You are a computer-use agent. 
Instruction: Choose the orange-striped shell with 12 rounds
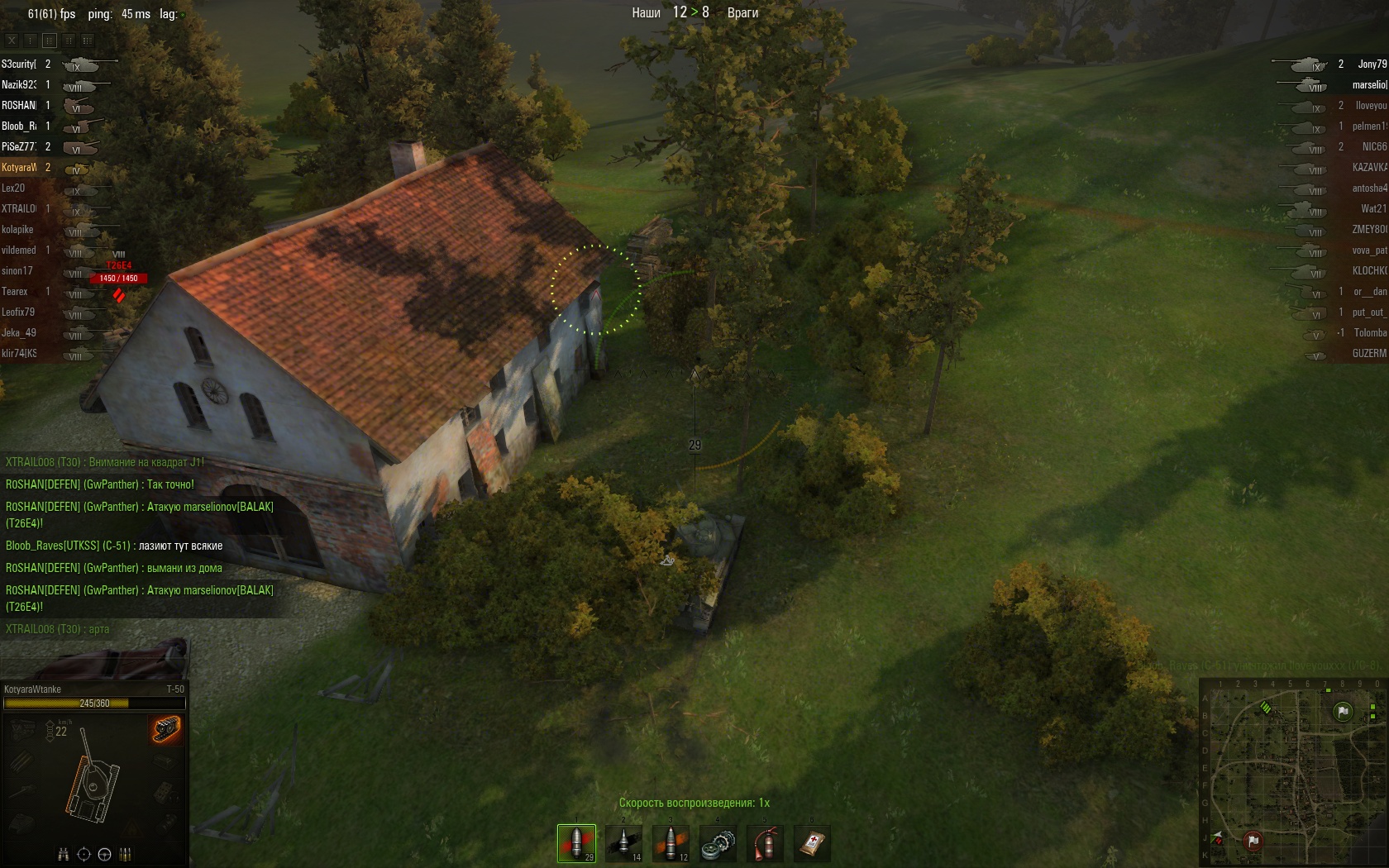(671, 842)
